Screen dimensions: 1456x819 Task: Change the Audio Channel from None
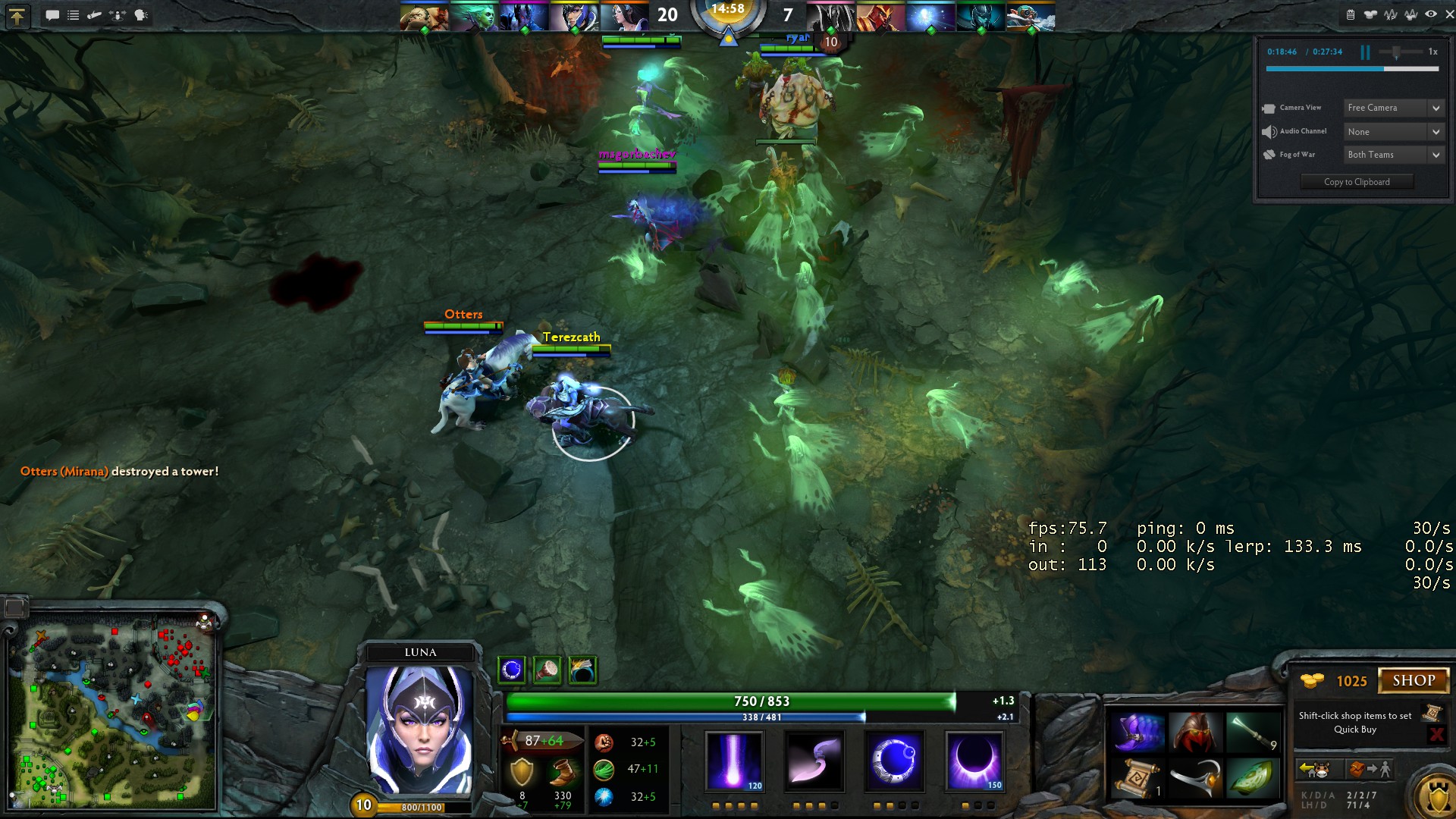[x=1392, y=131]
